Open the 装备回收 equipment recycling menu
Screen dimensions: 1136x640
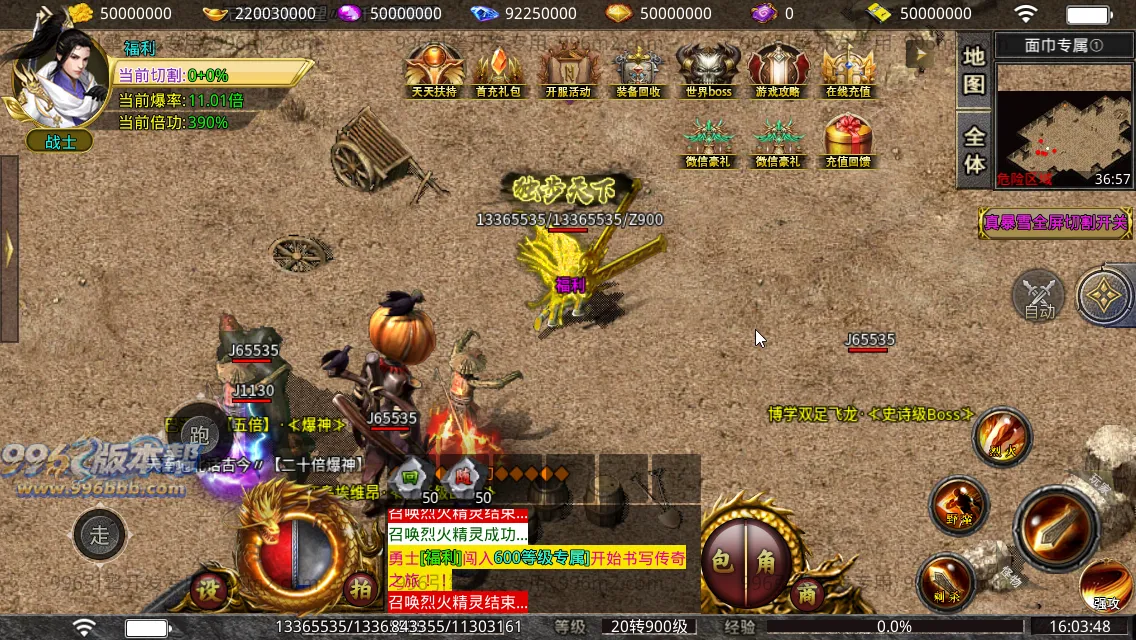tap(638, 68)
